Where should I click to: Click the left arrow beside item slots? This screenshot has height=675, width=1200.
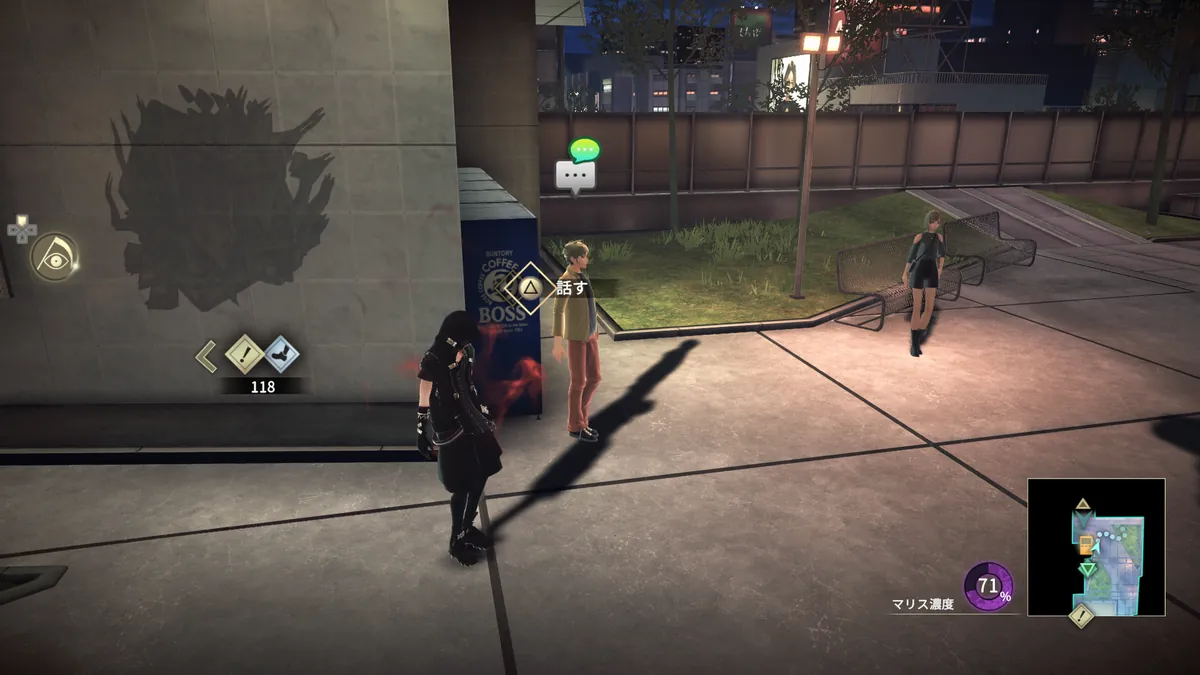tap(206, 355)
